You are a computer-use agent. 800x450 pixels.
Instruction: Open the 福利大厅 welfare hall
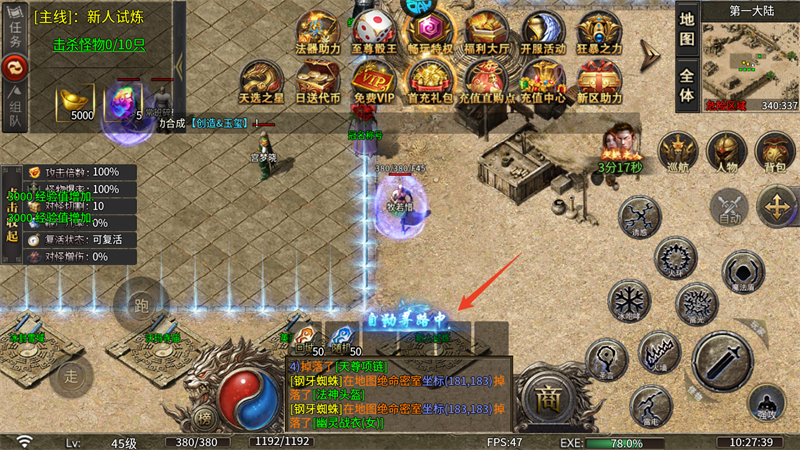[487, 33]
